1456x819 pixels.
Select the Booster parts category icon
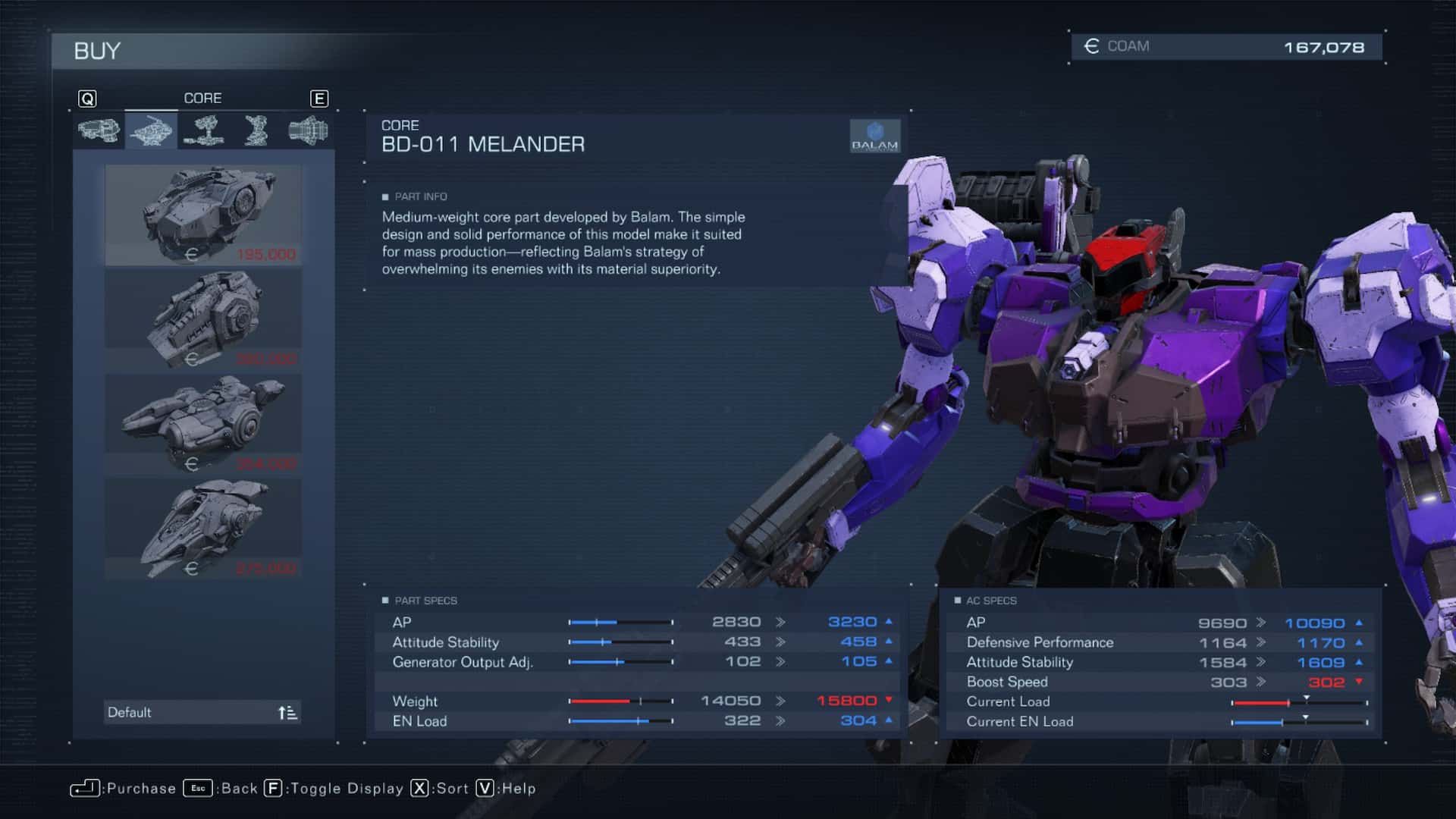[309, 129]
